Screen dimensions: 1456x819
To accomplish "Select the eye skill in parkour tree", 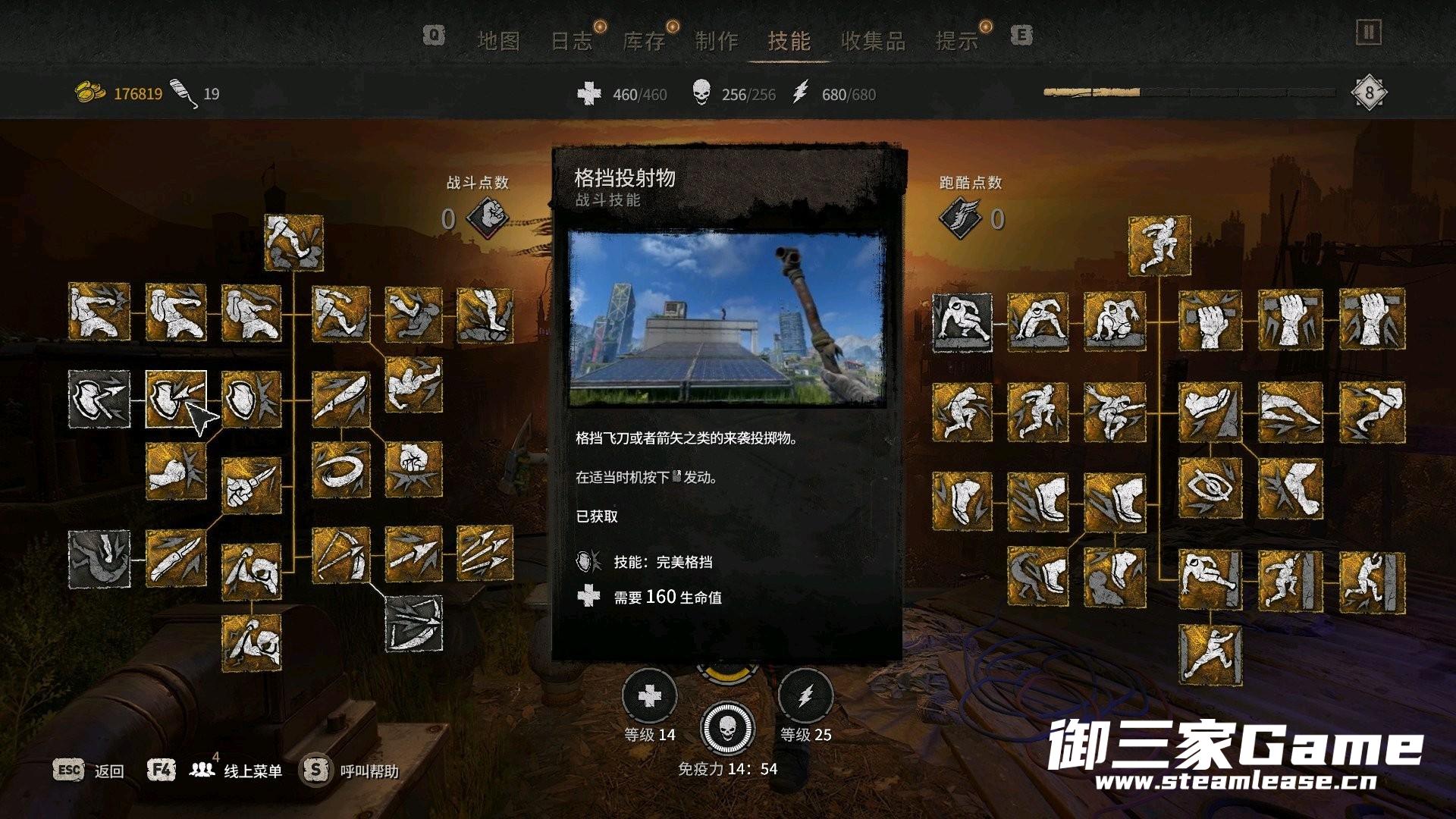I will [x=1210, y=488].
